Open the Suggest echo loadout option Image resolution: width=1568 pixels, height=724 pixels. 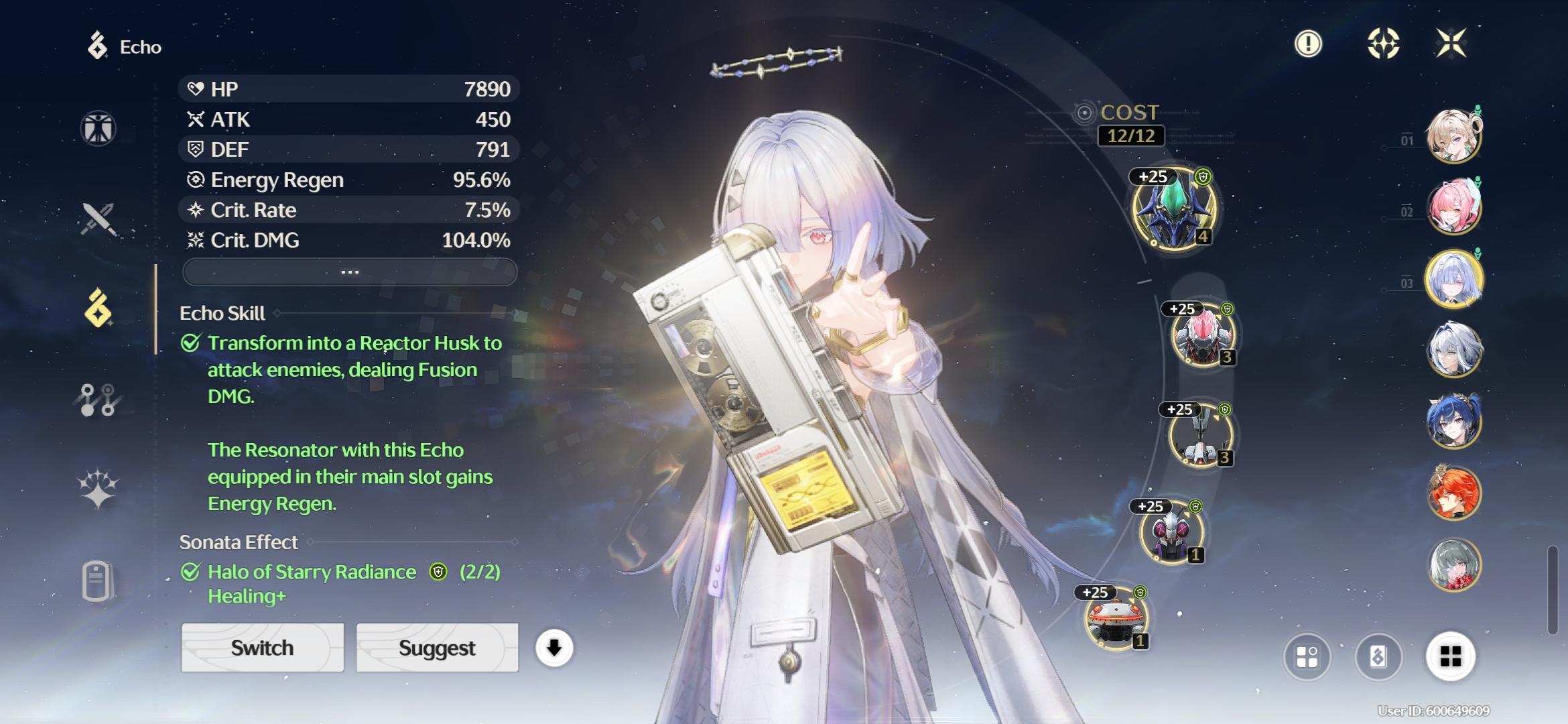437,648
